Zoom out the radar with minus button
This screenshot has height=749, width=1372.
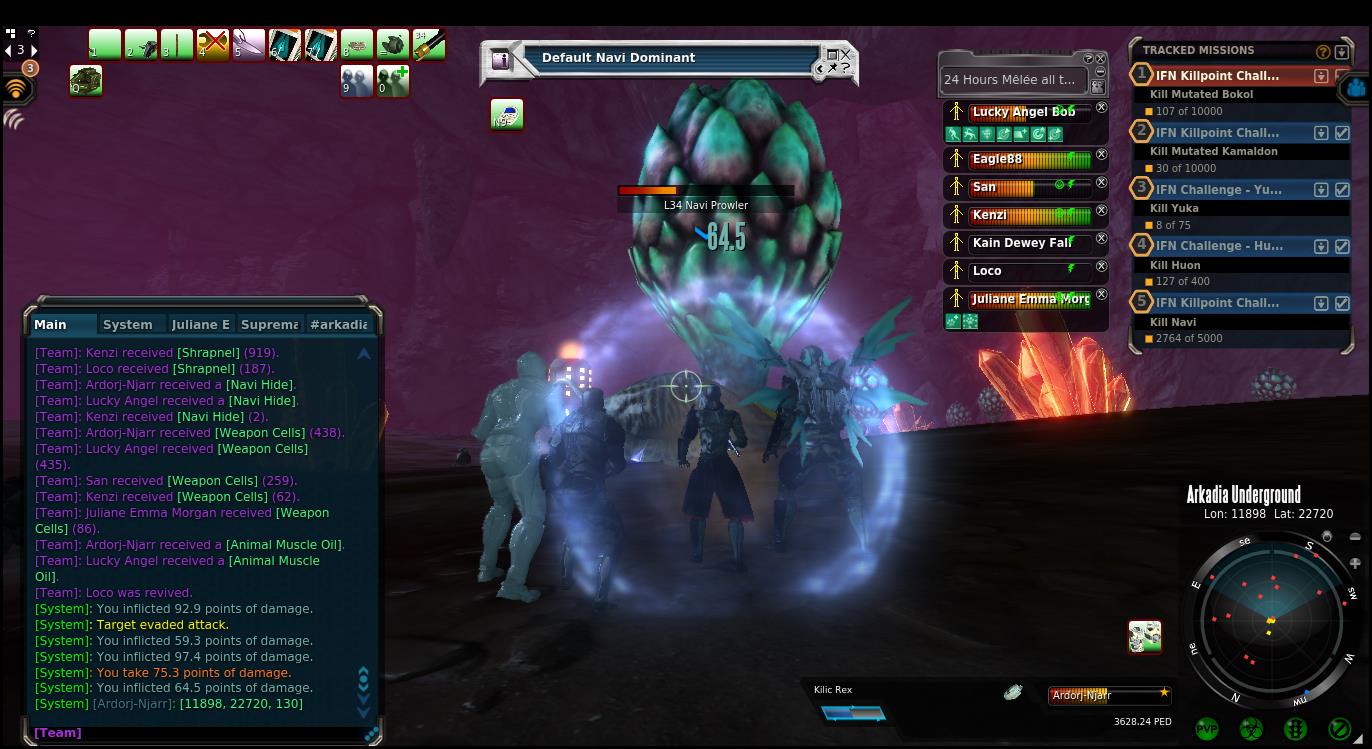click(x=1355, y=537)
